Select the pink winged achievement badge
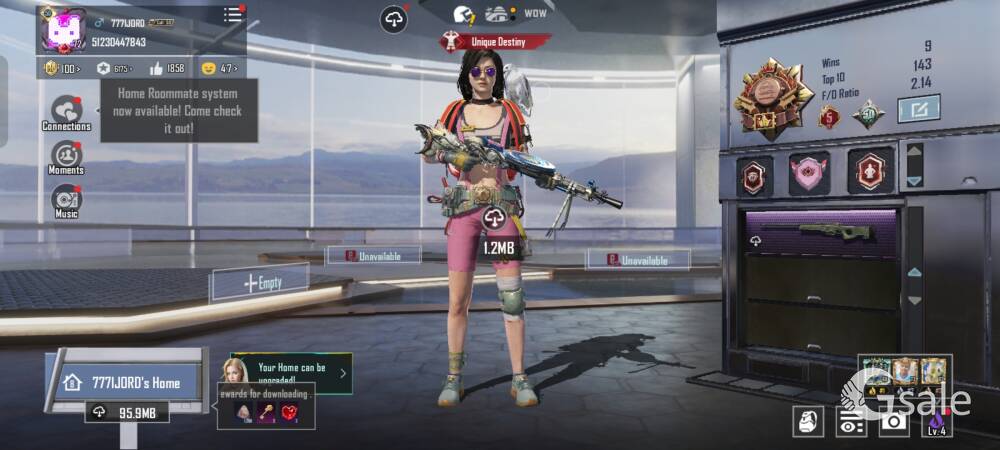Viewport: 1000px width, 450px height. point(809,174)
